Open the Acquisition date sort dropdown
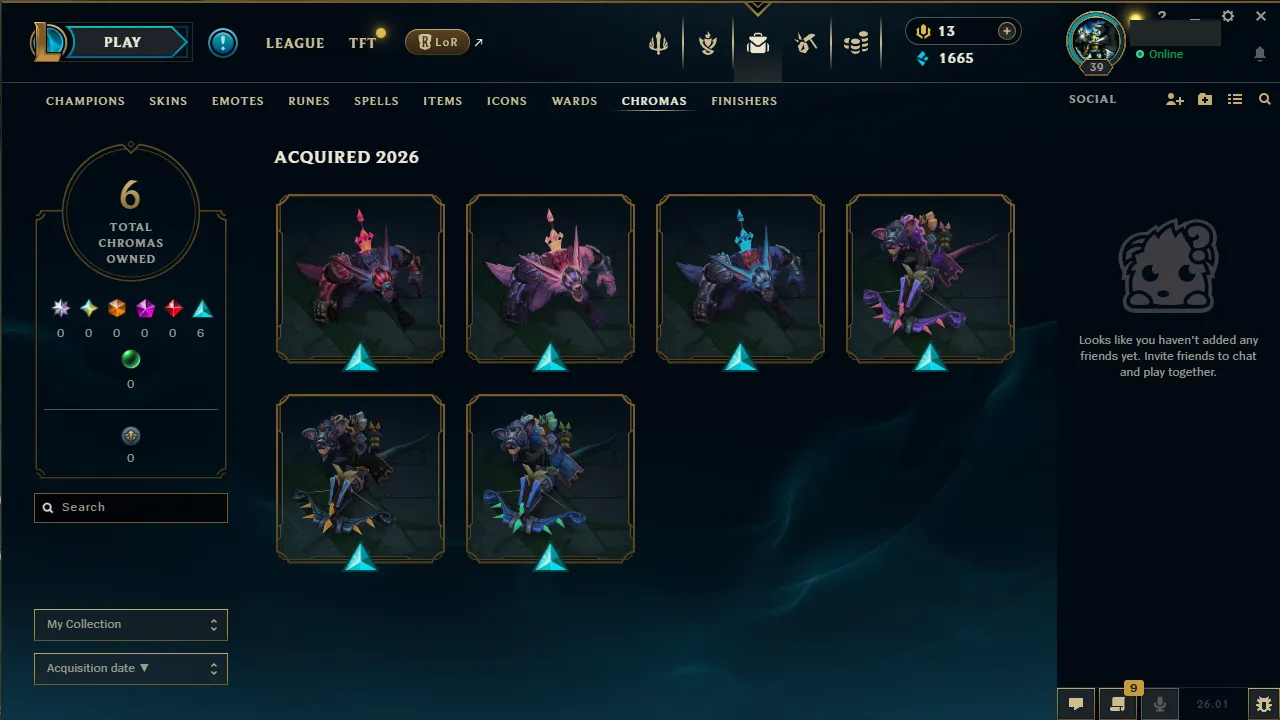The image size is (1280, 720). coord(130,668)
